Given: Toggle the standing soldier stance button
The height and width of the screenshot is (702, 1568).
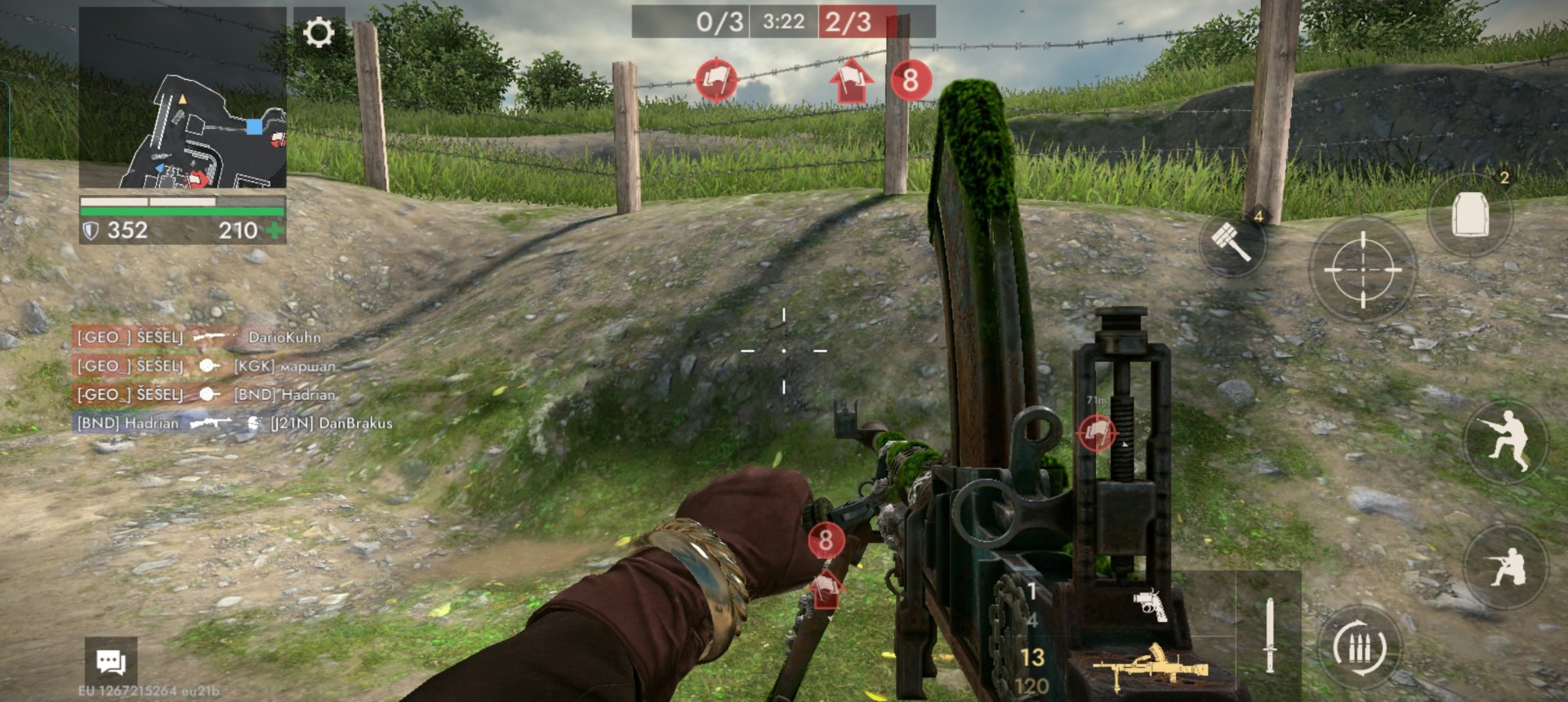Looking at the screenshot, I should point(1506,442).
